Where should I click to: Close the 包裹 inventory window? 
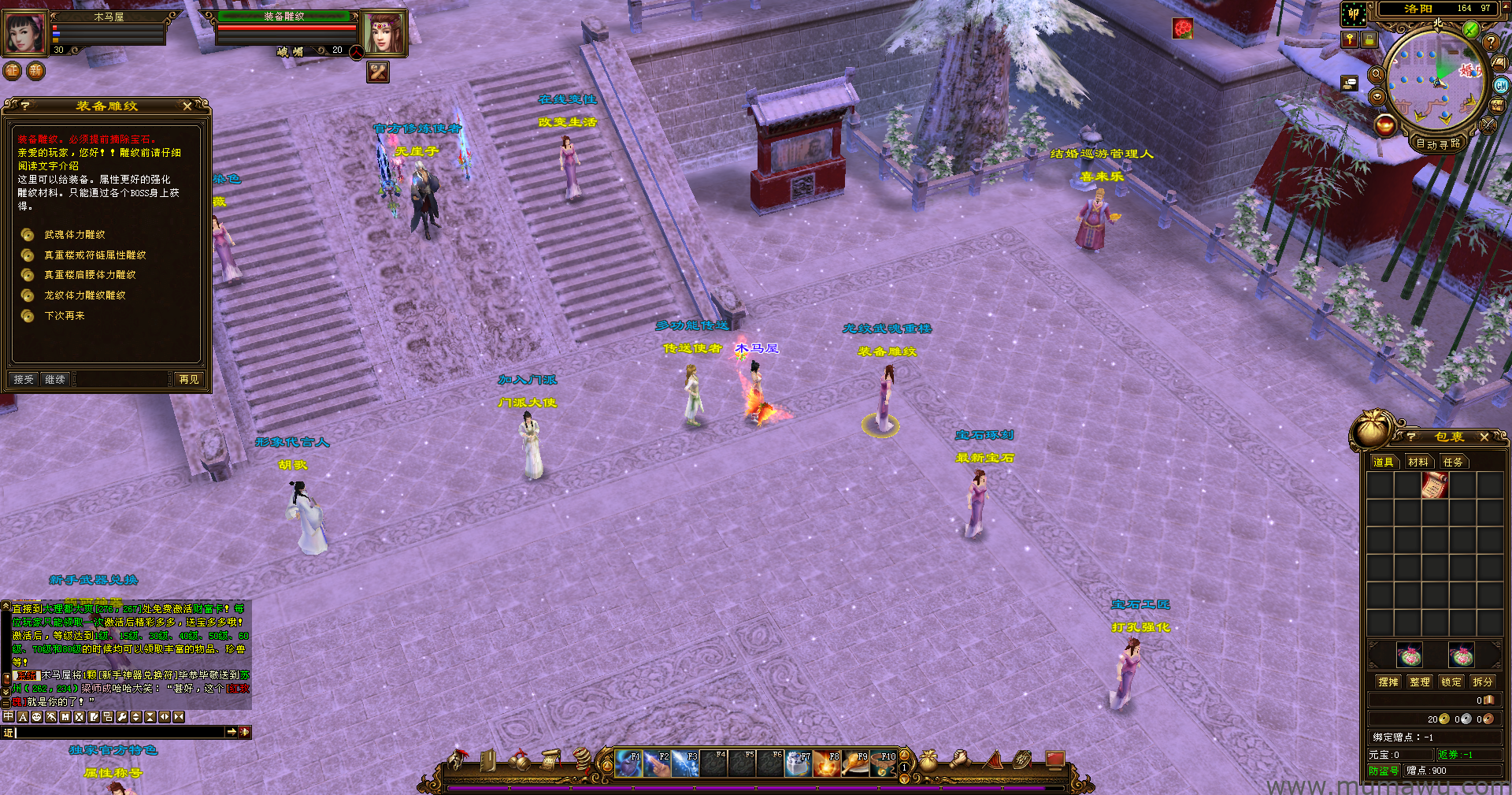1484,437
